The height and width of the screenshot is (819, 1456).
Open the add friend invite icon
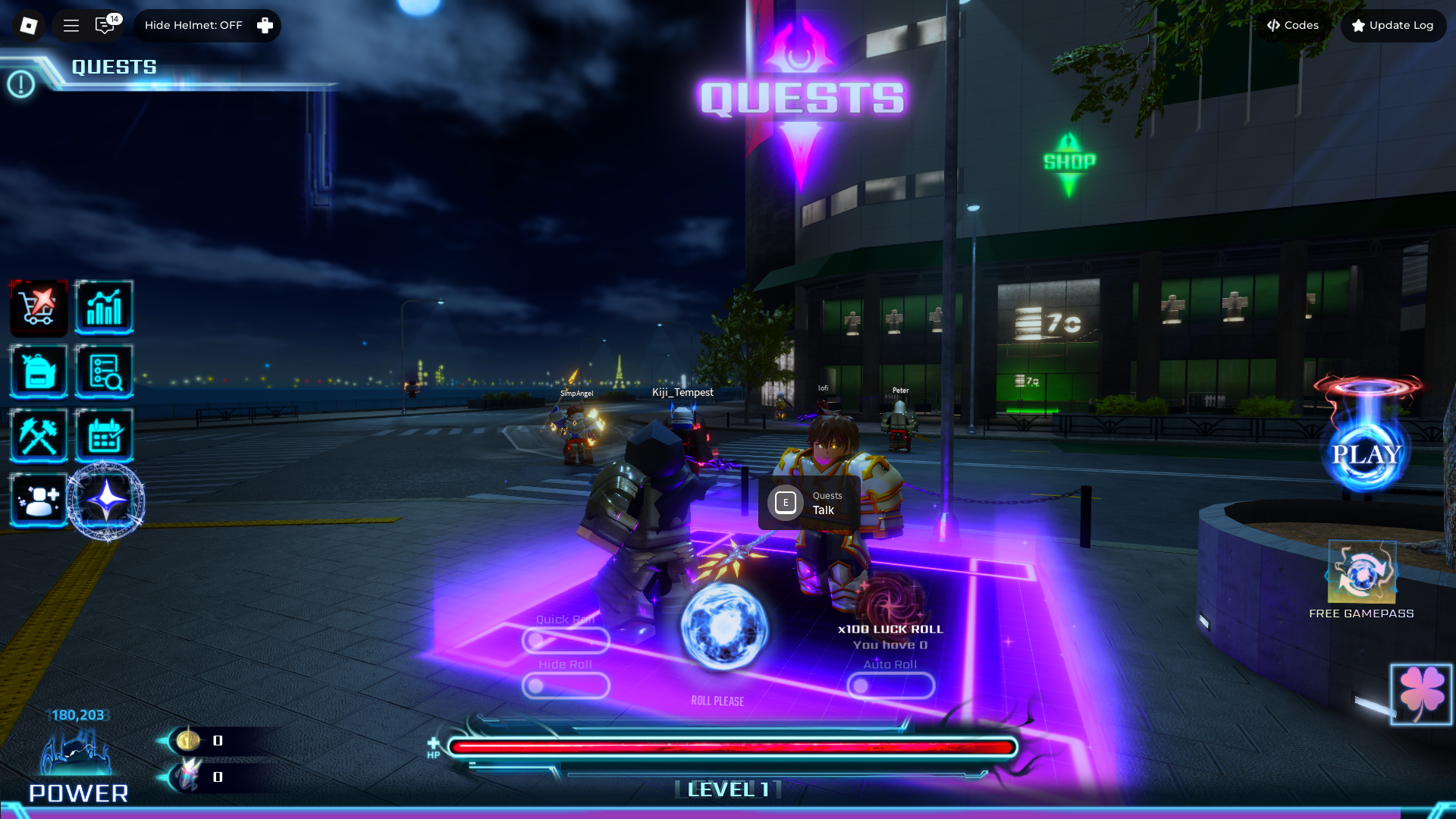[39, 500]
